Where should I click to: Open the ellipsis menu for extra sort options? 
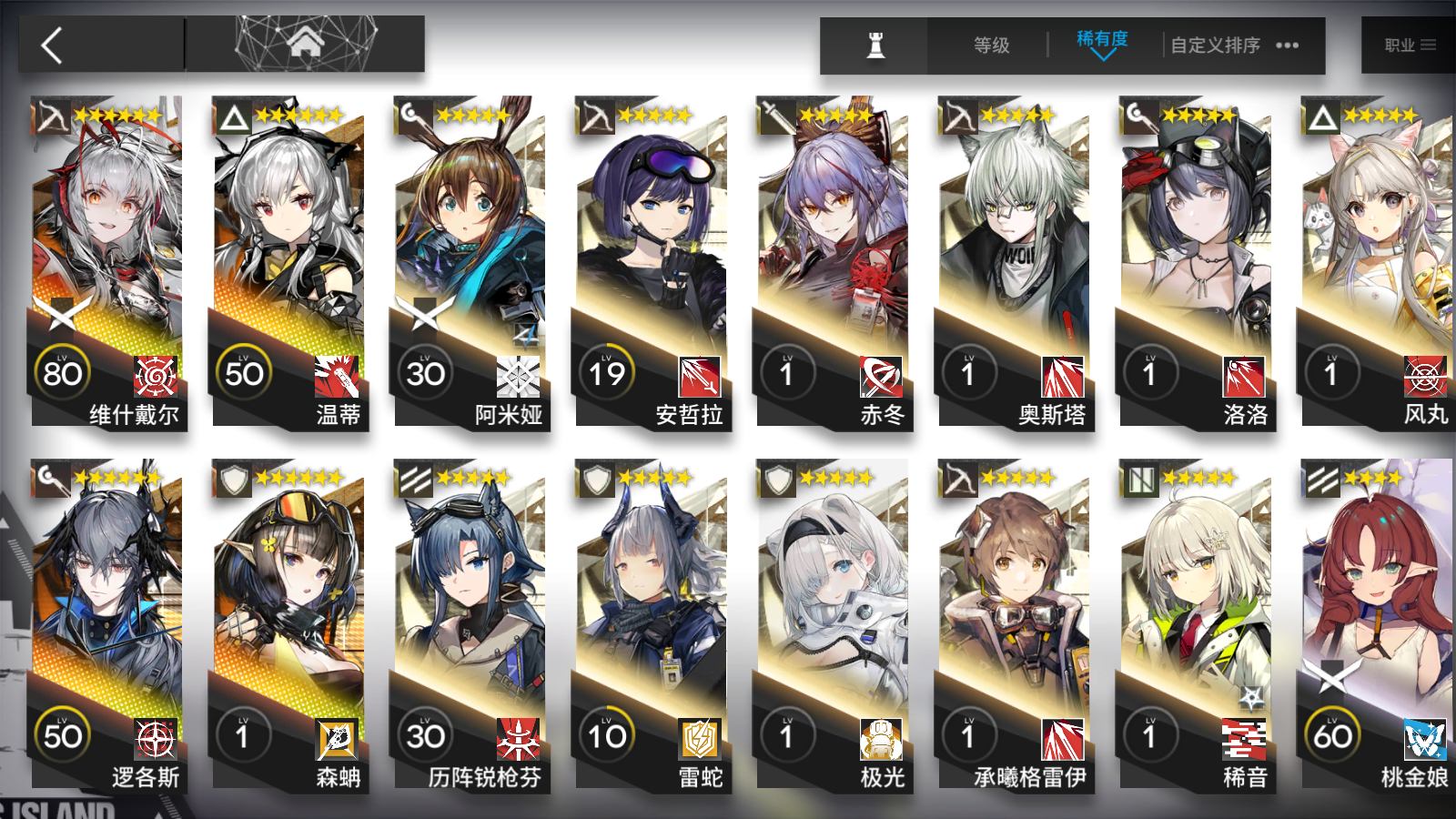1287,45
